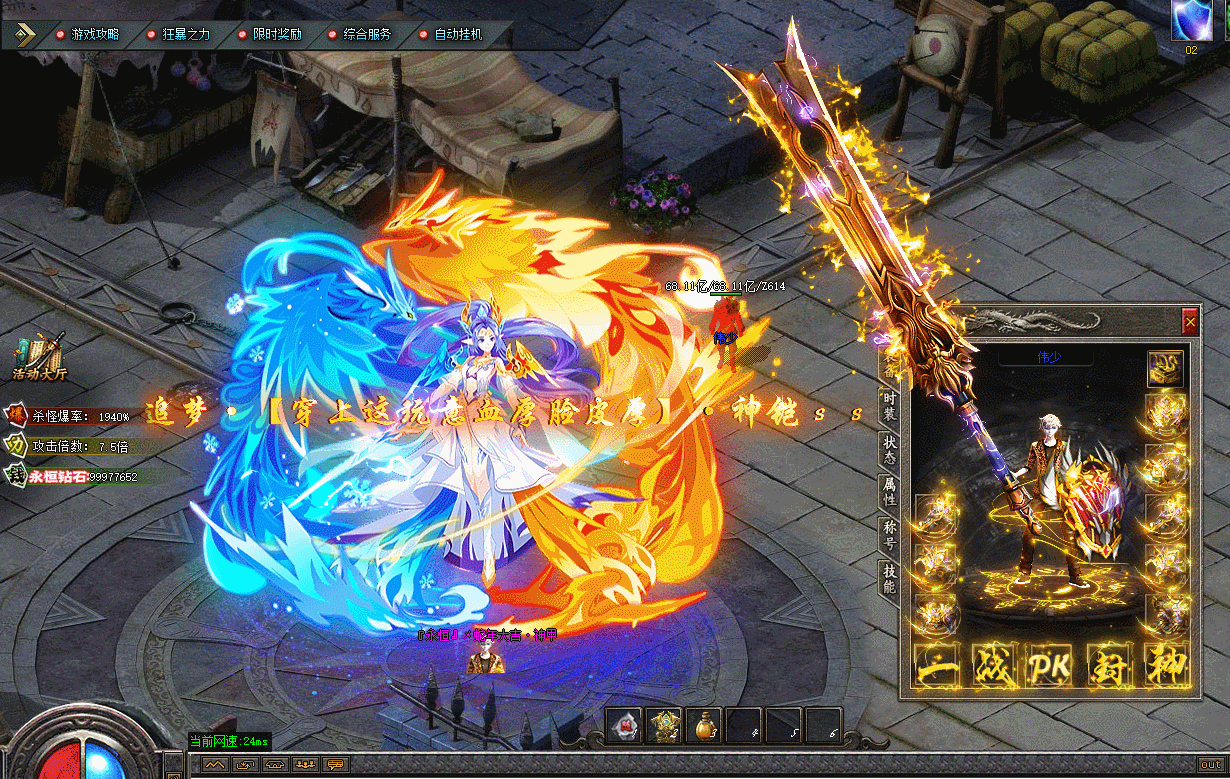1230x779 pixels.
Task: Switch to the 状态 status tab
Action: (x=888, y=449)
